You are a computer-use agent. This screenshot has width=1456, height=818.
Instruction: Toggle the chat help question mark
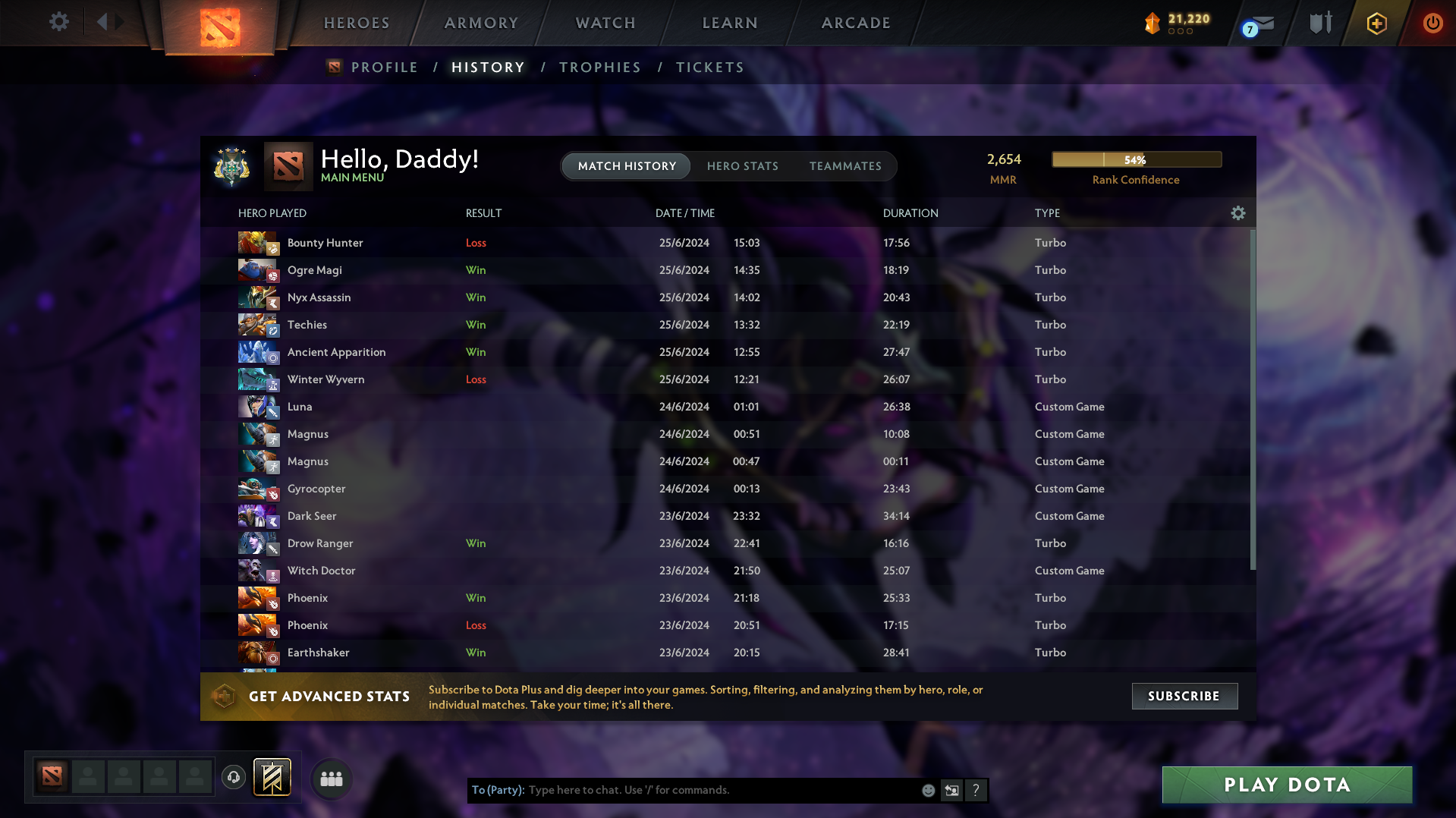pos(976,790)
